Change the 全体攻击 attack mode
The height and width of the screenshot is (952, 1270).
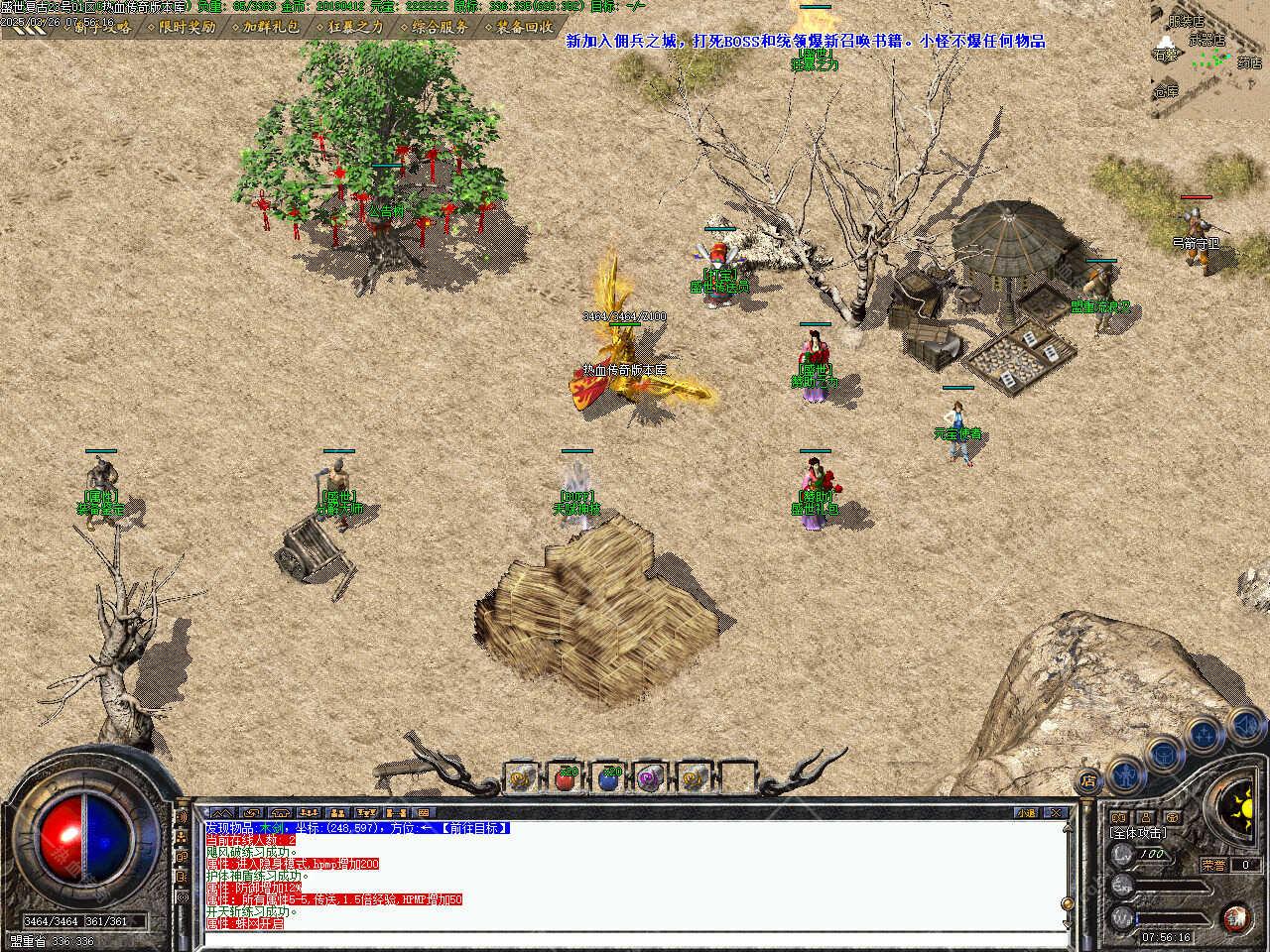point(1138,833)
